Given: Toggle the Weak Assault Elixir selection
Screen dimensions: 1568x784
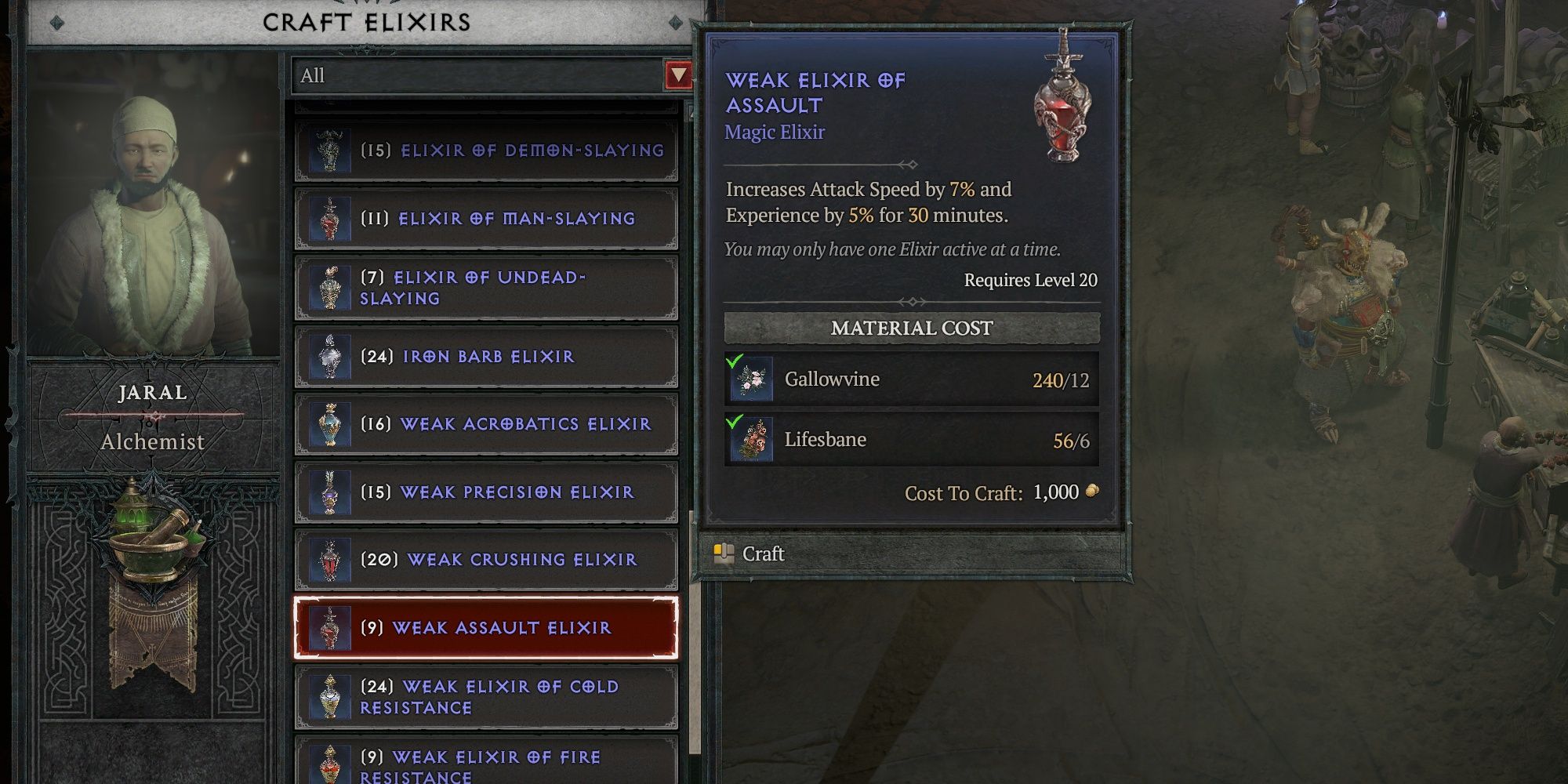Looking at the screenshot, I should tap(486, 627).
